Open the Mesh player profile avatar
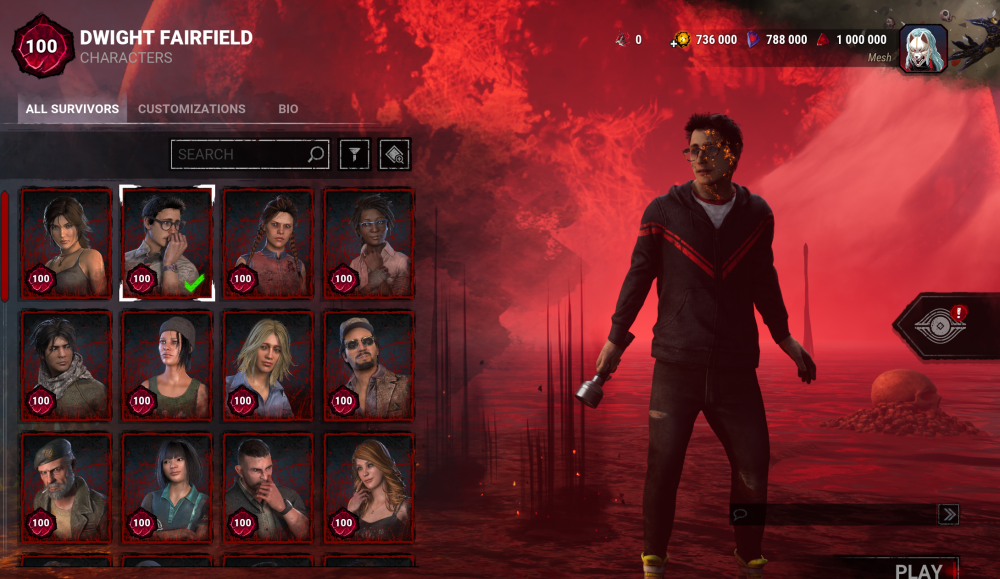 point(923,48)
